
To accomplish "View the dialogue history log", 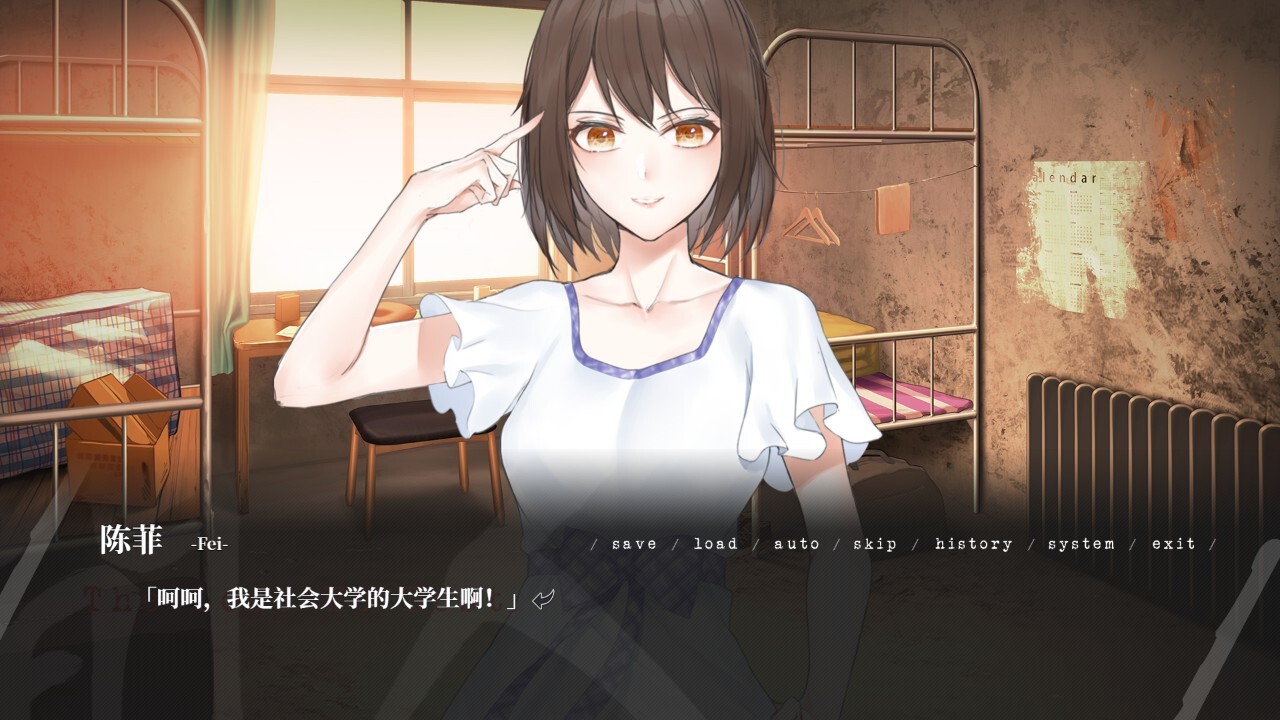I will (971, 544).
